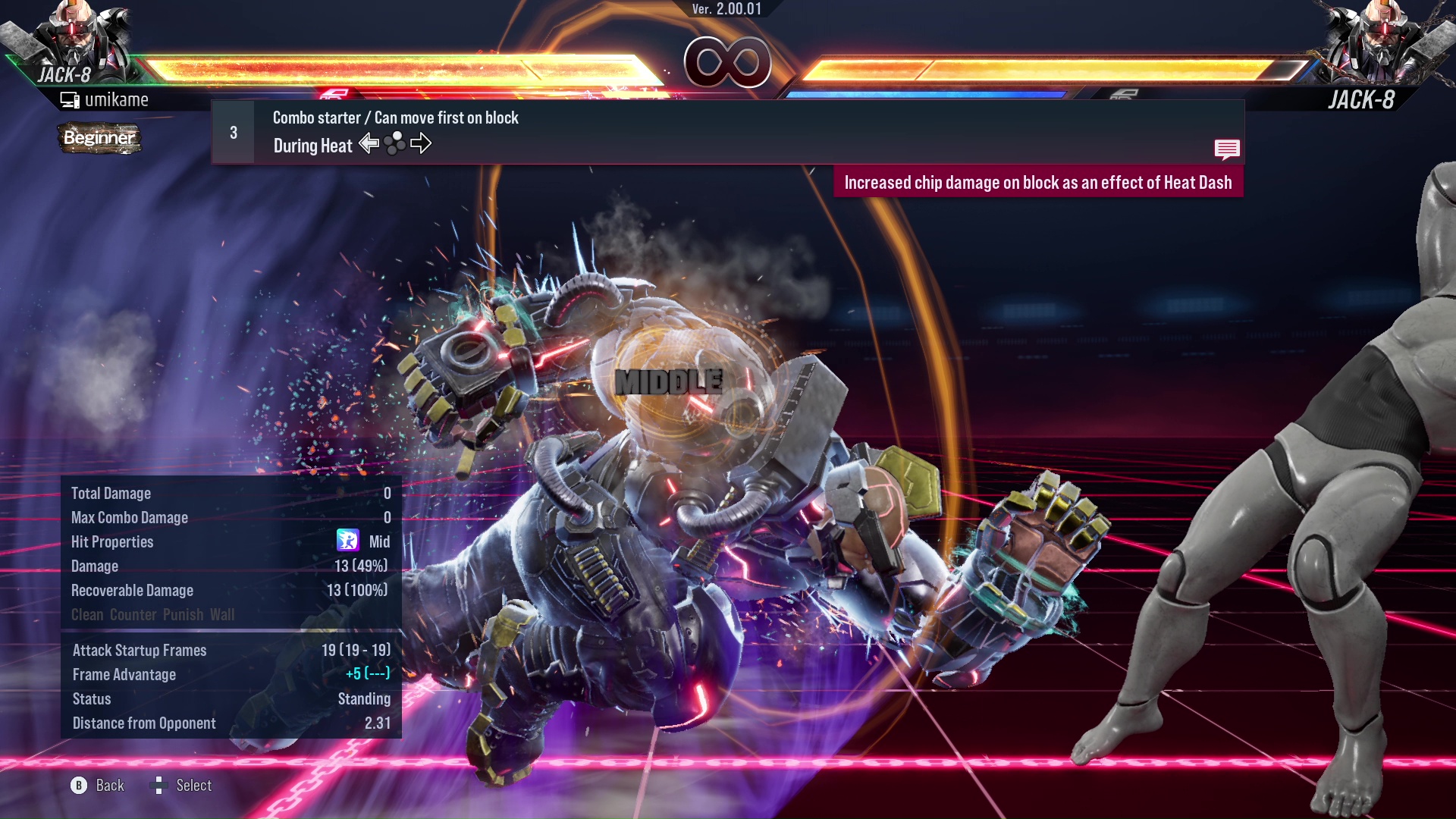
Task: Open the Hit Properties row details
Action: coord(112,541)
